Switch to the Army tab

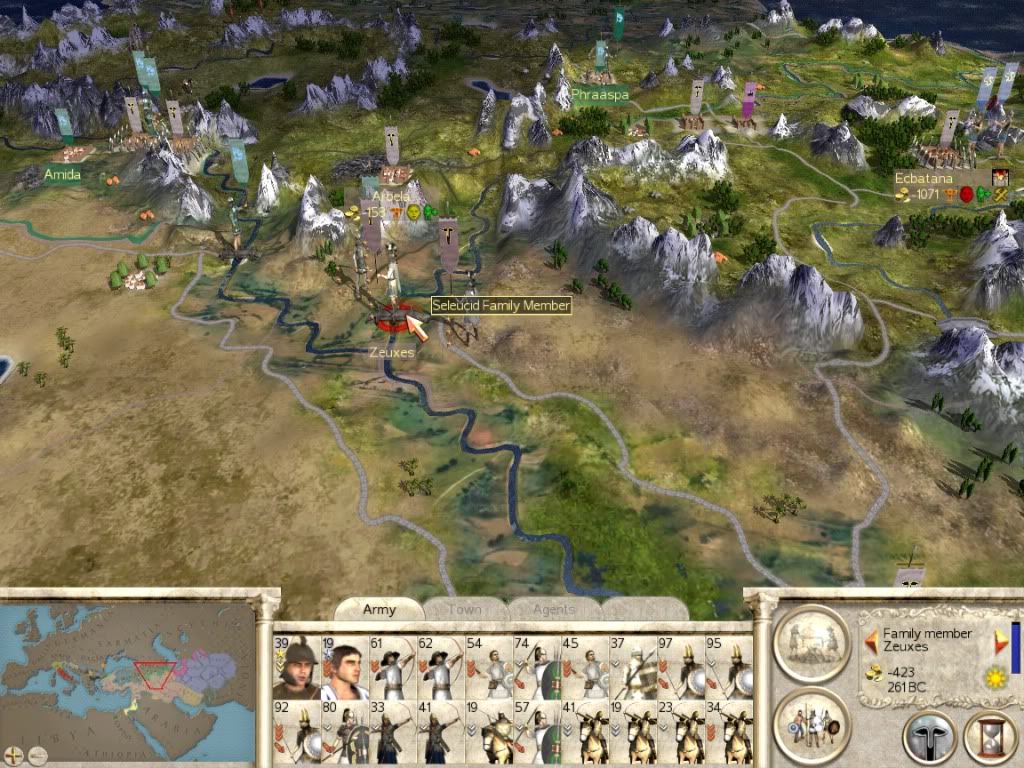tap(379, 609)
